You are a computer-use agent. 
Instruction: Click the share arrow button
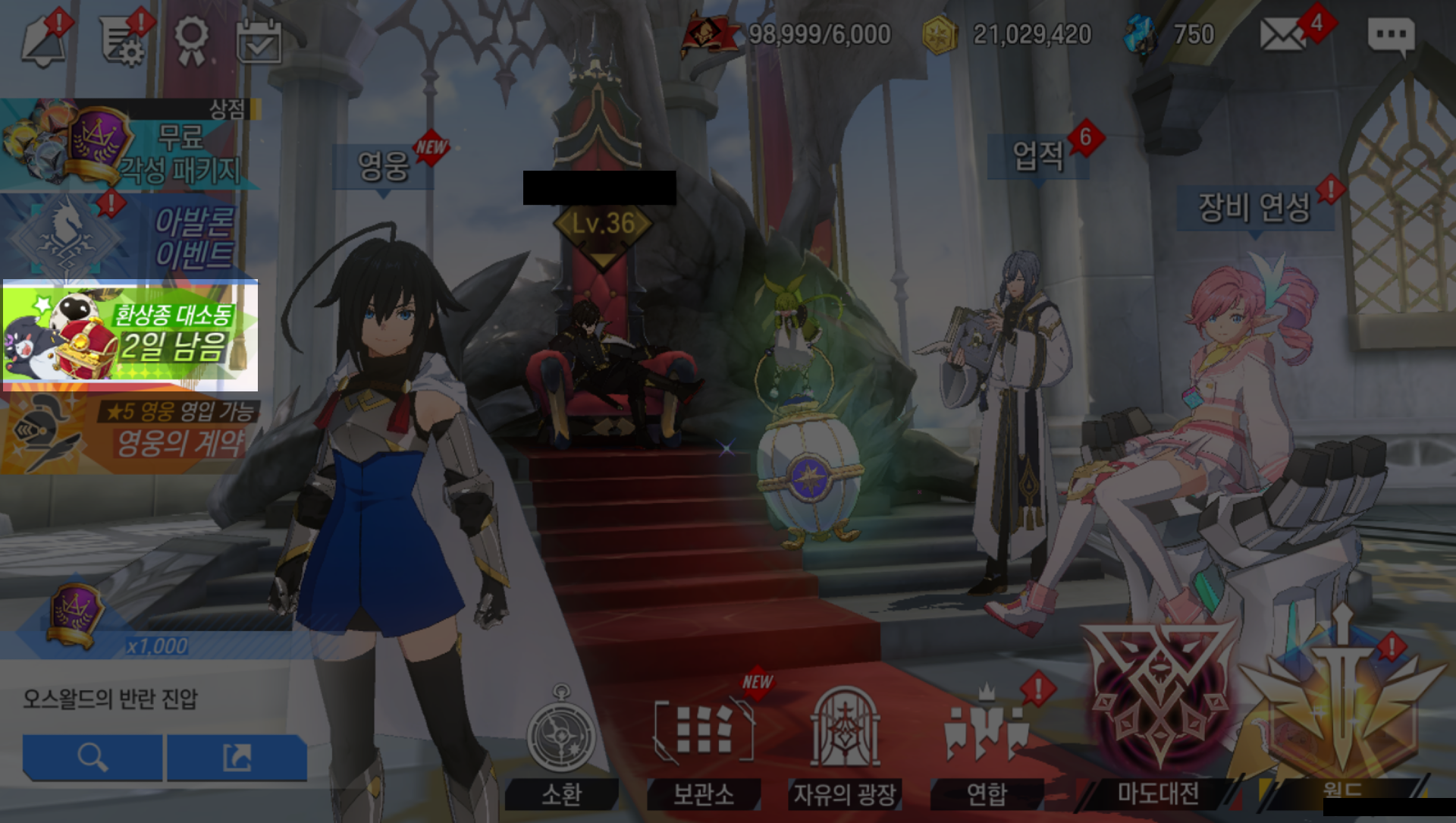click(x=237, y=757)
